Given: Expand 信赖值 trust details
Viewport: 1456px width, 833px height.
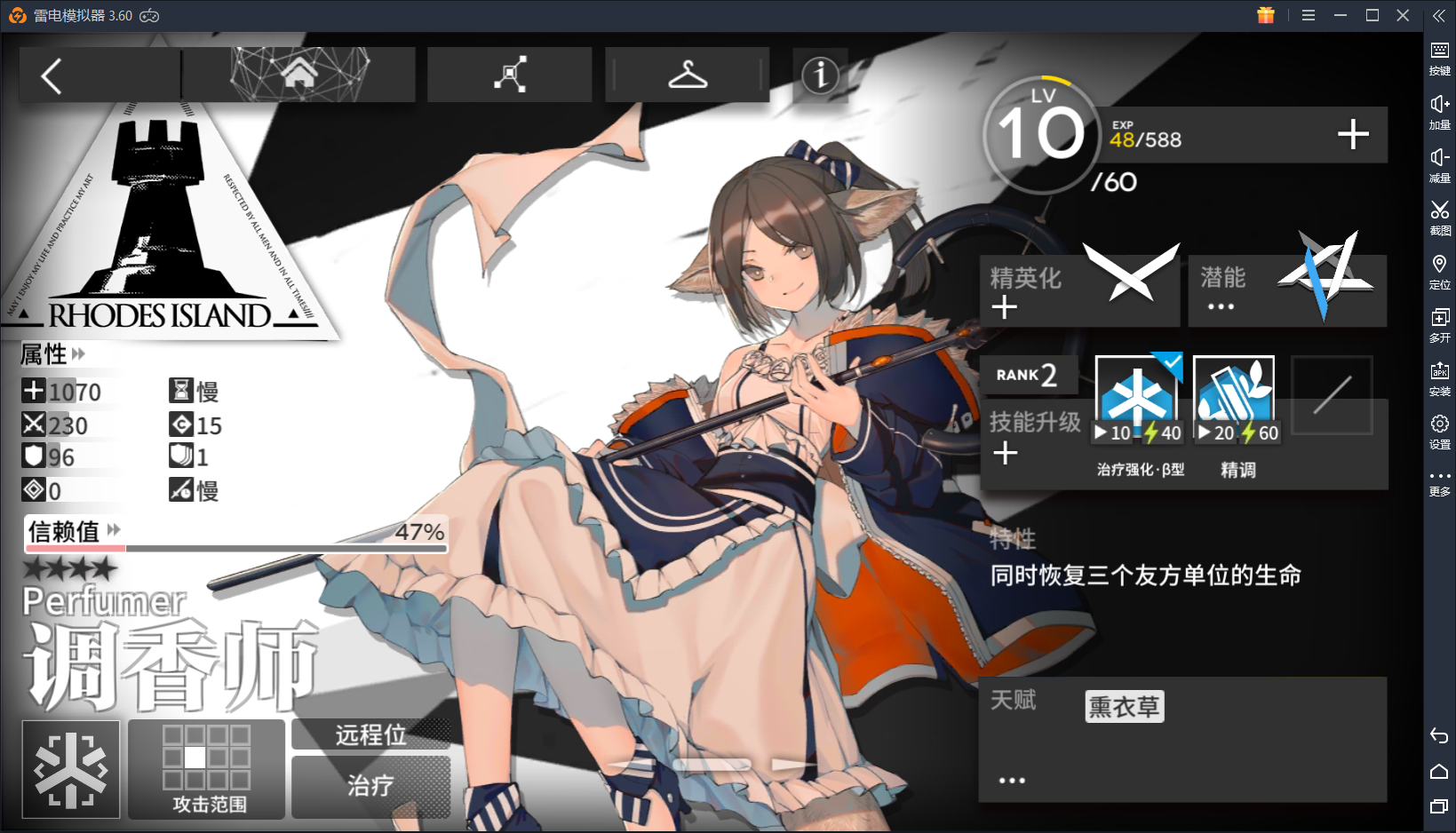Looking at the screenshot, I should tap(112, 530).
